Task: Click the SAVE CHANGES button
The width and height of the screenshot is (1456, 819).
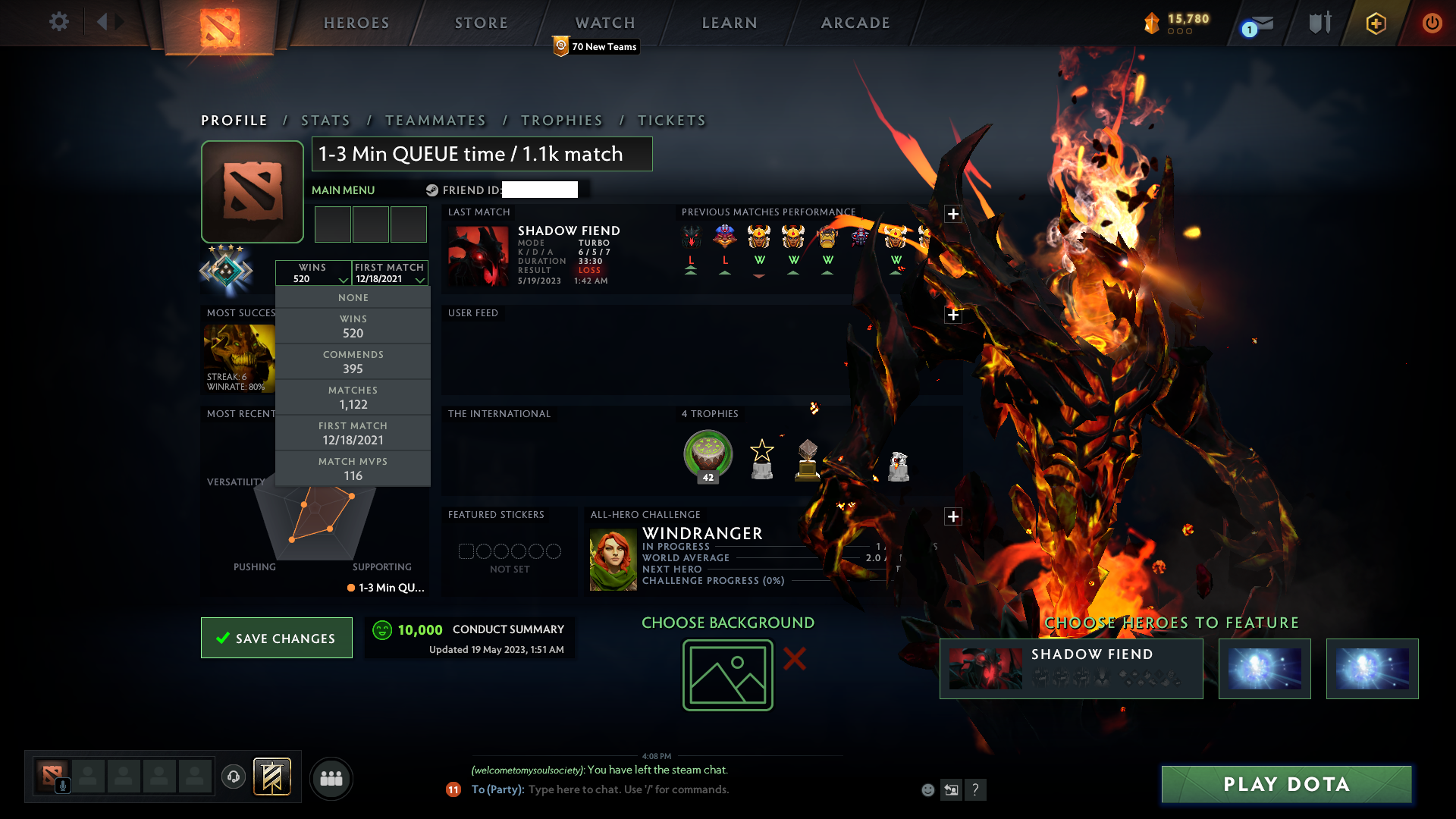Action: (276, 638)
